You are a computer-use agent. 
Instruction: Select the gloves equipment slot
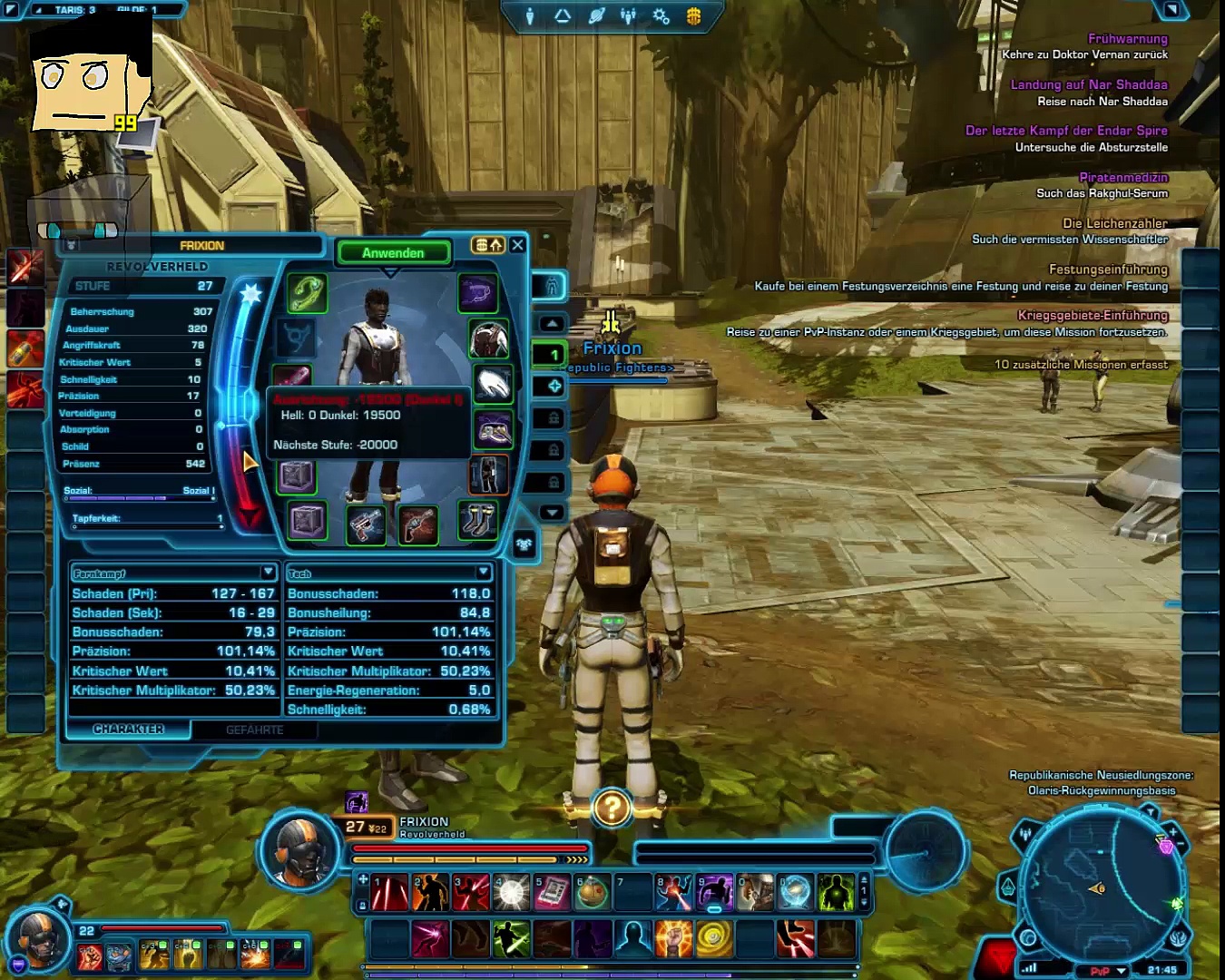tap(492, 384)
